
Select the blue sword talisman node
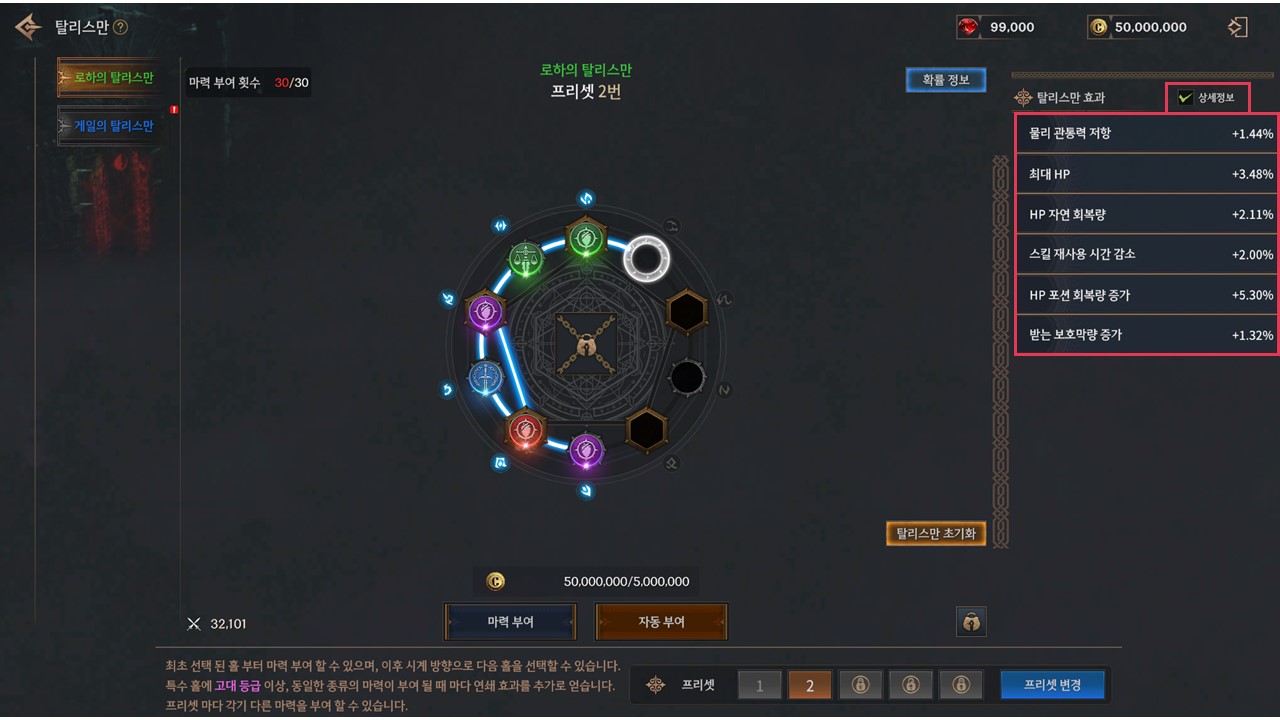[486, 377]
